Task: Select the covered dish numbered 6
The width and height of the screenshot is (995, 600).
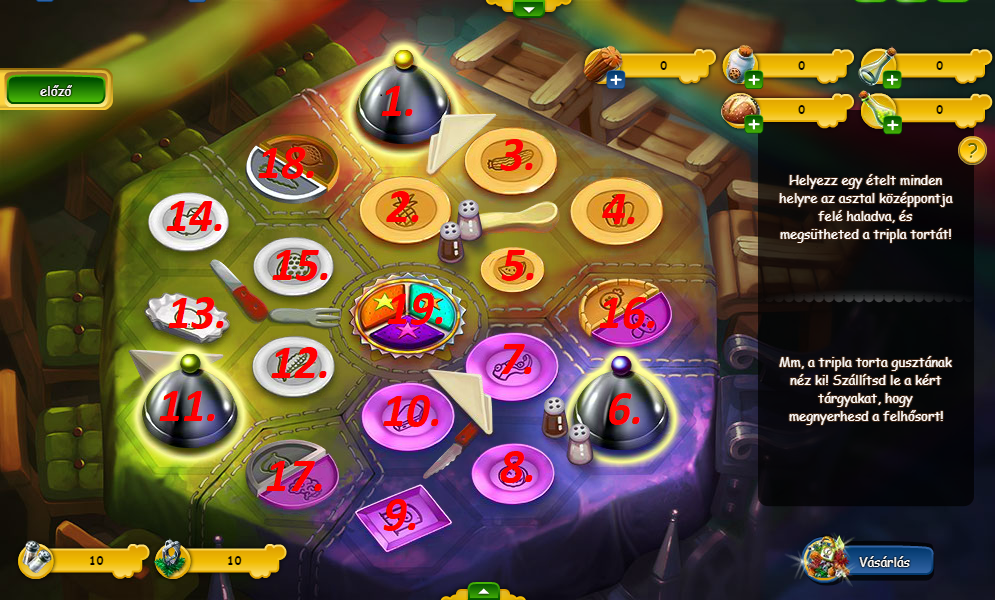Action: [x=620, y=408]
